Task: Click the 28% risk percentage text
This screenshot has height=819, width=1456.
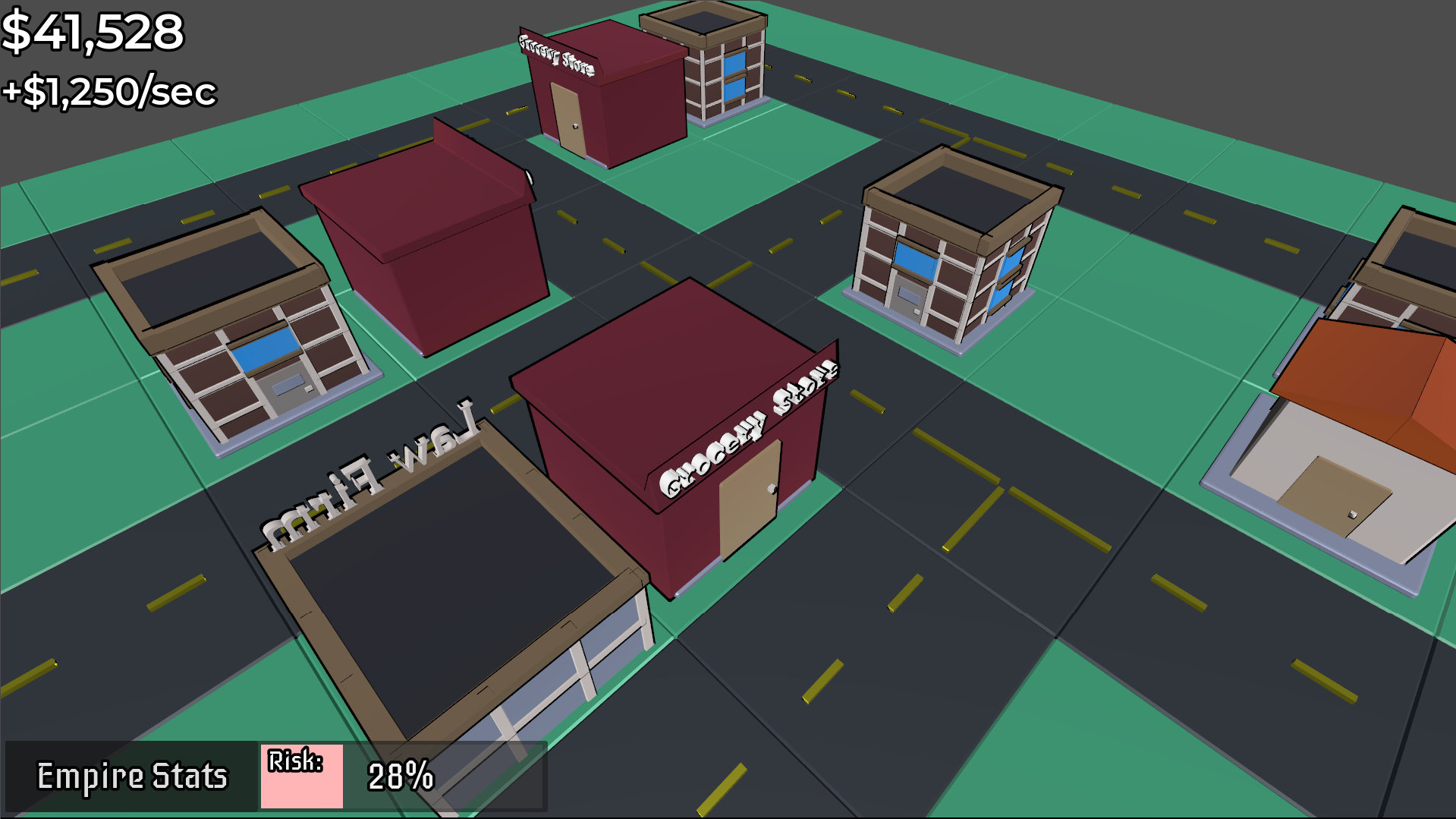Action: (399, 776)
